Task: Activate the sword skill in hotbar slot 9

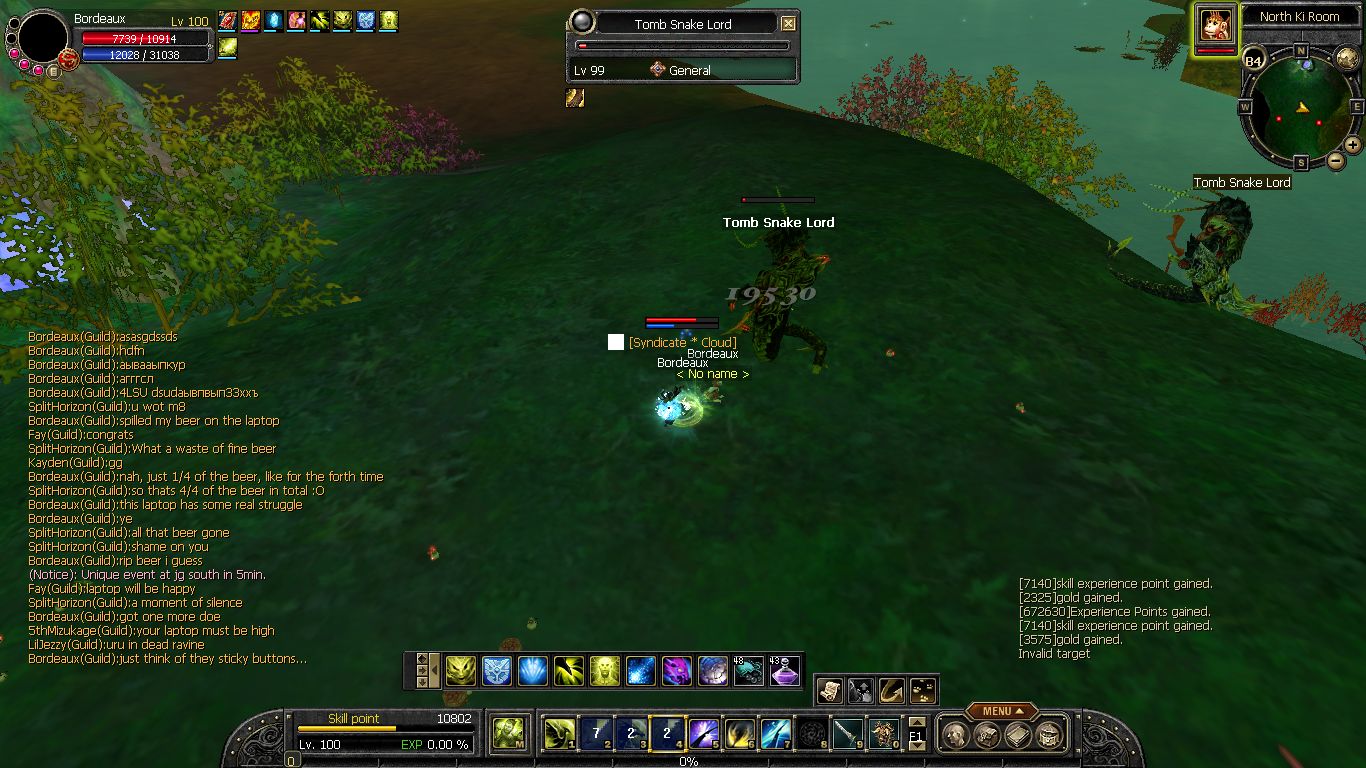Action: click(x=848, y=735)
